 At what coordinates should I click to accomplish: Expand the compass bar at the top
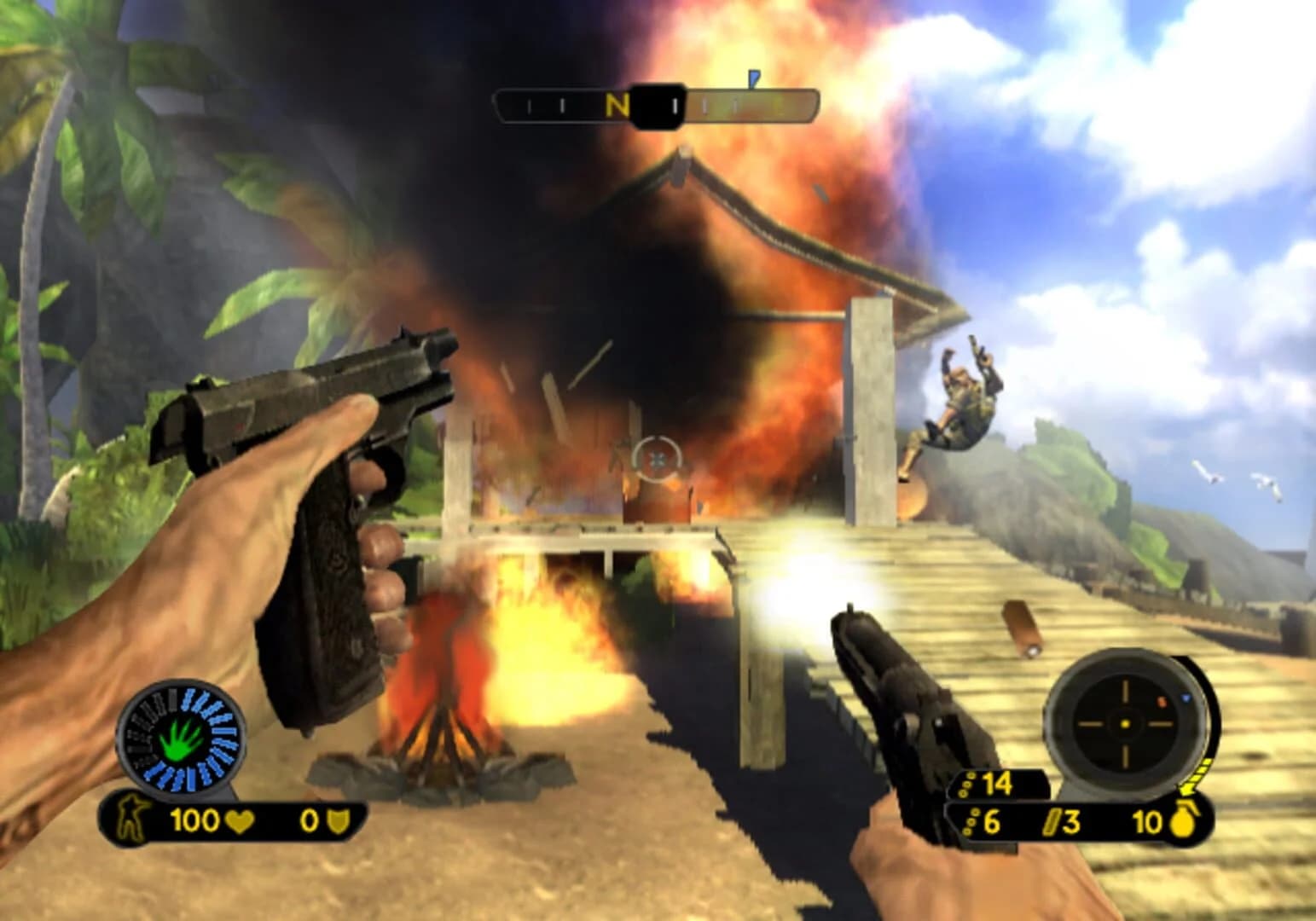[655, 106]
